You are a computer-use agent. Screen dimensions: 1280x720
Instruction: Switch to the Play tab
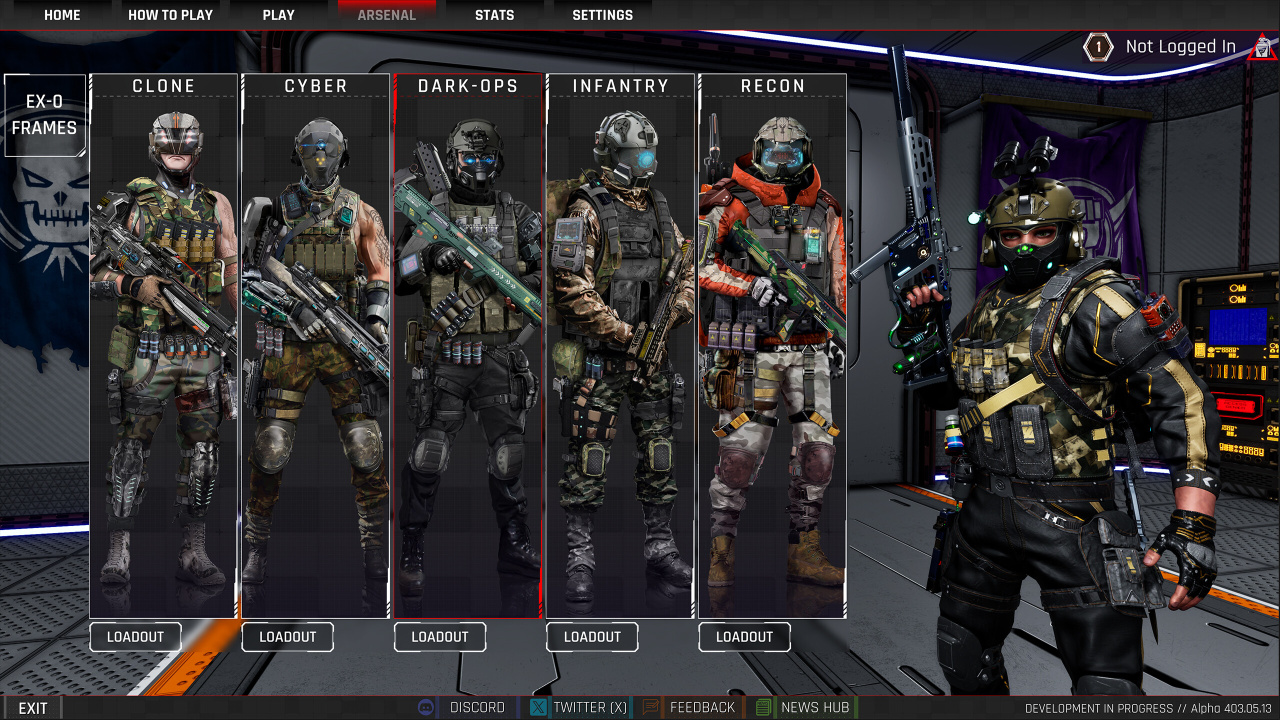[x=278, y=15]
